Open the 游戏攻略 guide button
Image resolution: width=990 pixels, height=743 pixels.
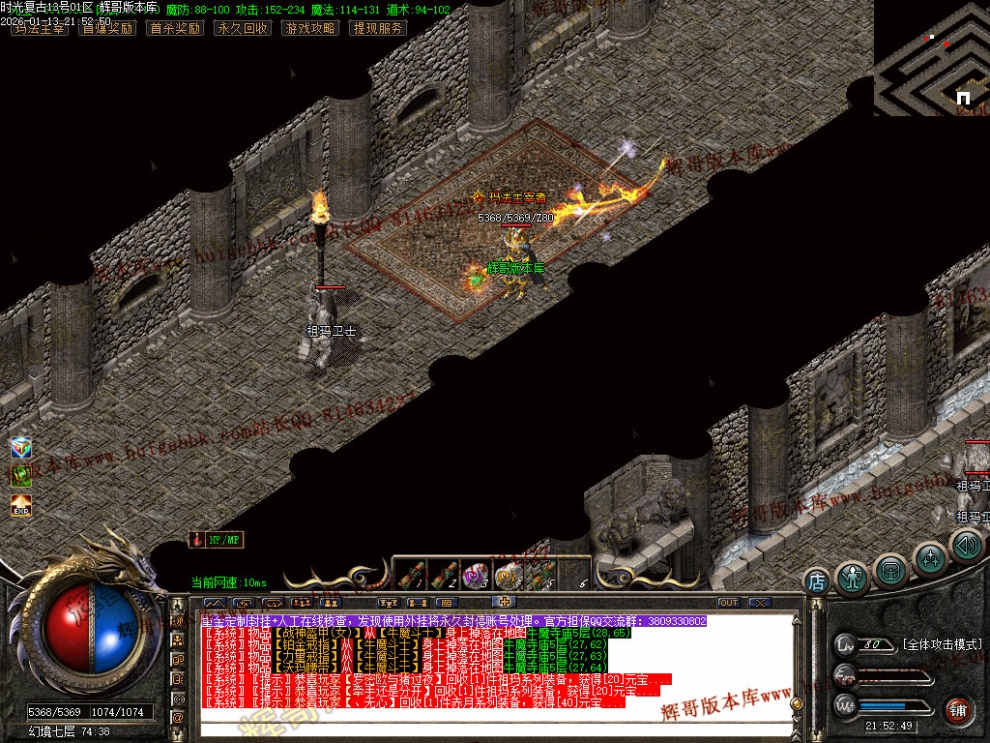310,28
